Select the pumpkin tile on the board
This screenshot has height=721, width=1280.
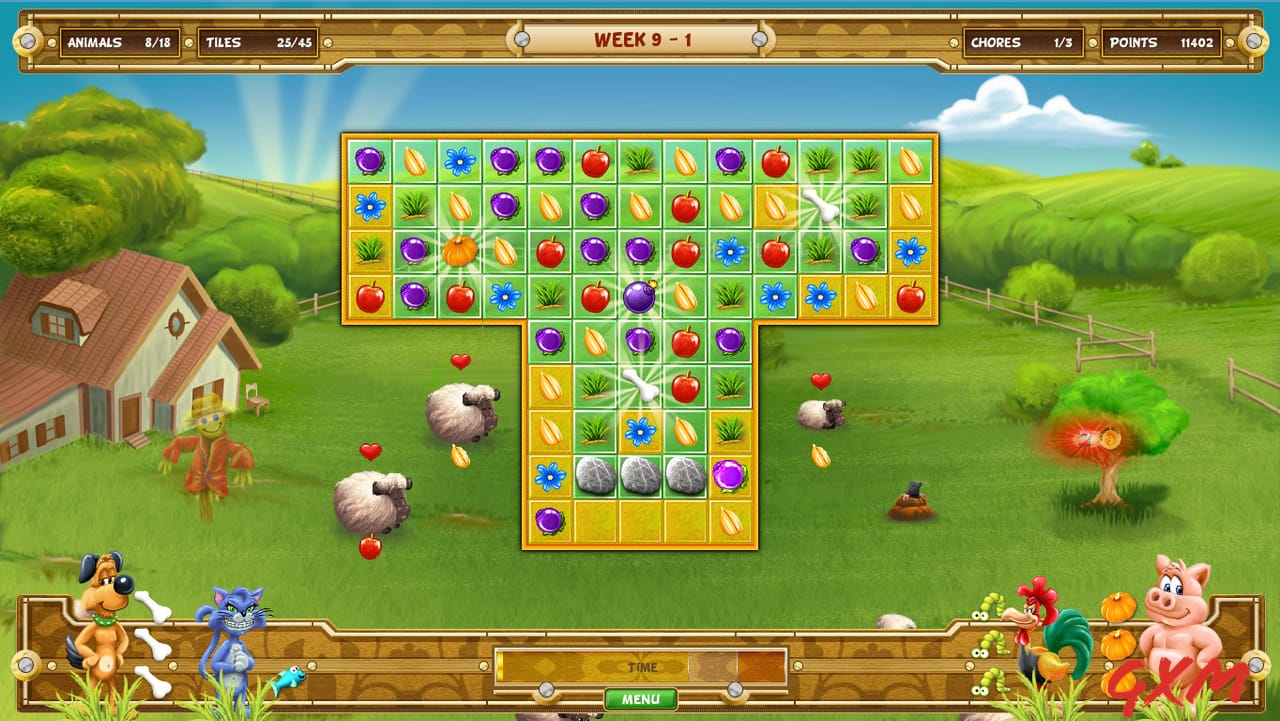(x=456, y=251)
